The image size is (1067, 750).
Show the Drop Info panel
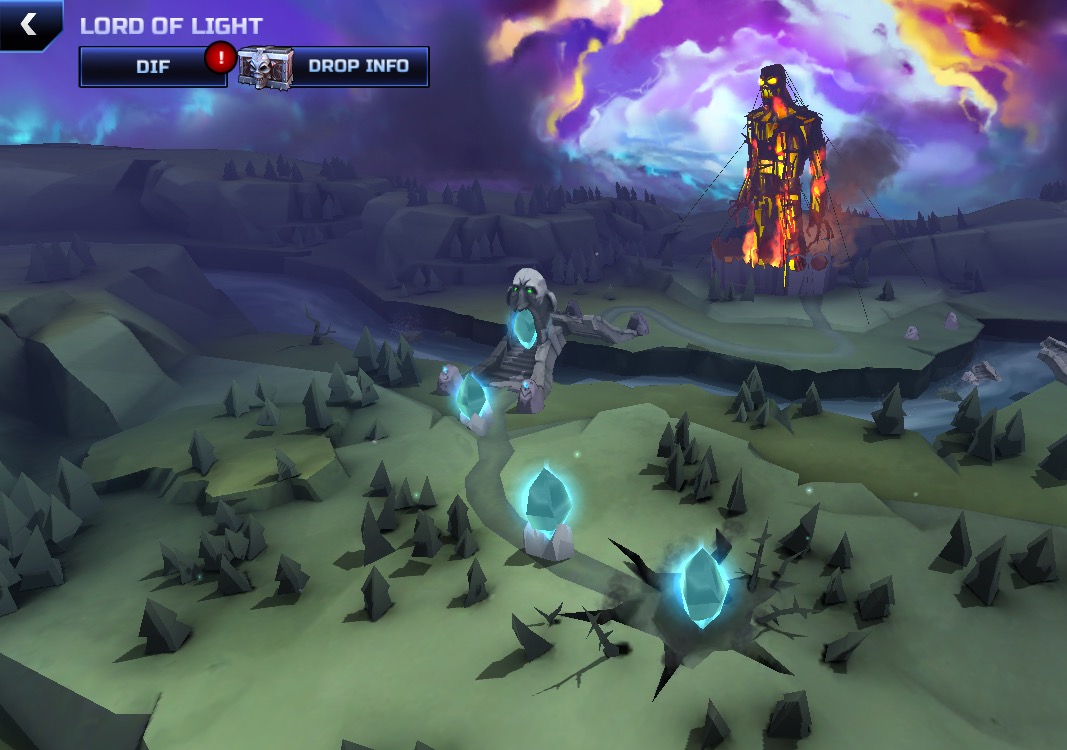point(357,67)
